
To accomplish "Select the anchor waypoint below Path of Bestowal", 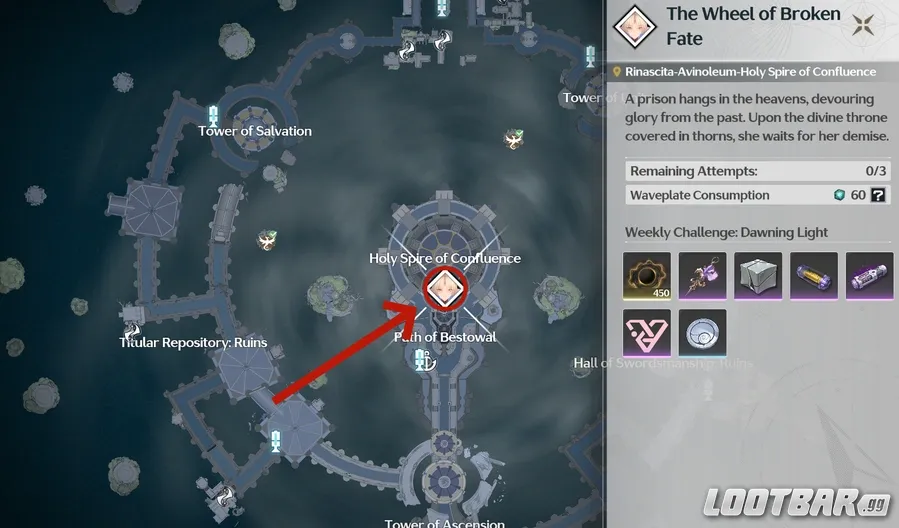I will tap(423, 361).
